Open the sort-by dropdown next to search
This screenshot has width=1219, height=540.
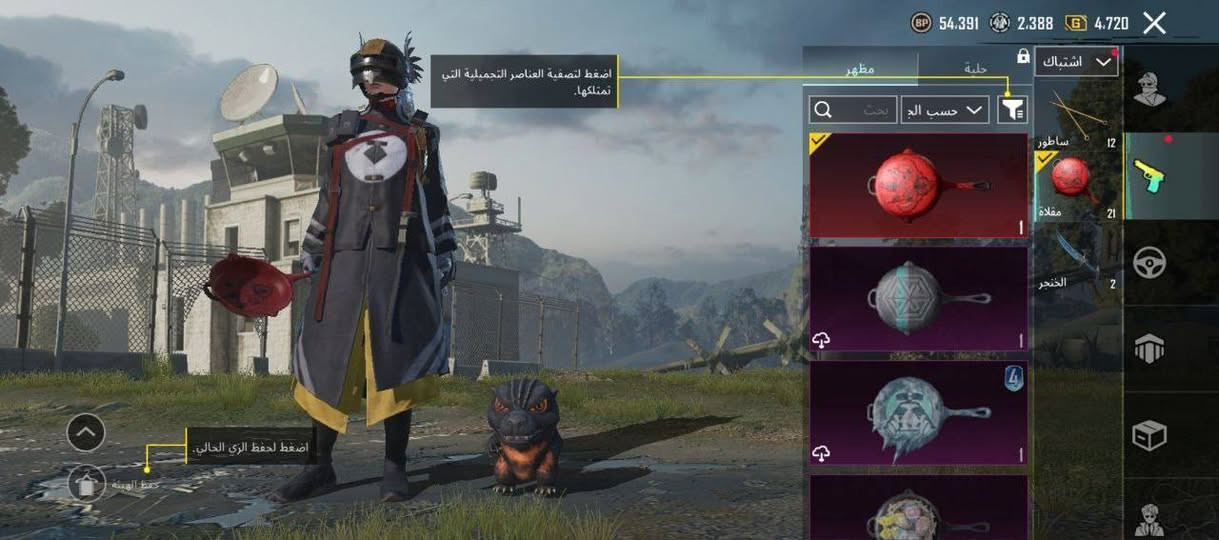point(944,109)
